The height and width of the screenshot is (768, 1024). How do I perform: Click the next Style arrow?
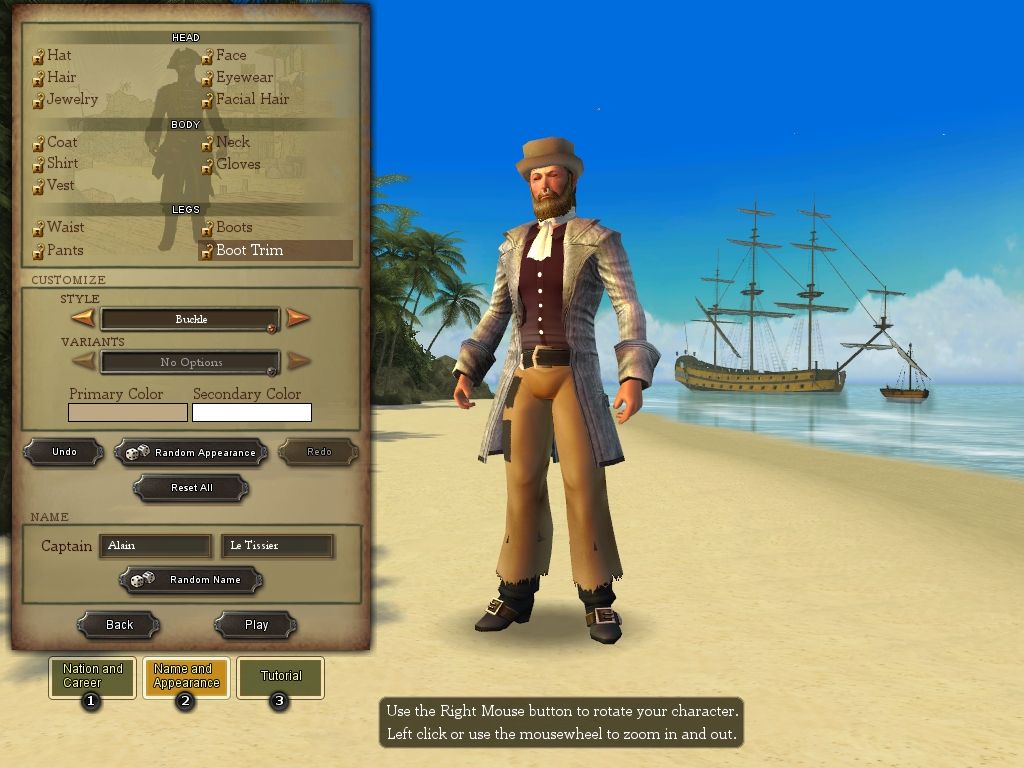click(x=298, y=319)
